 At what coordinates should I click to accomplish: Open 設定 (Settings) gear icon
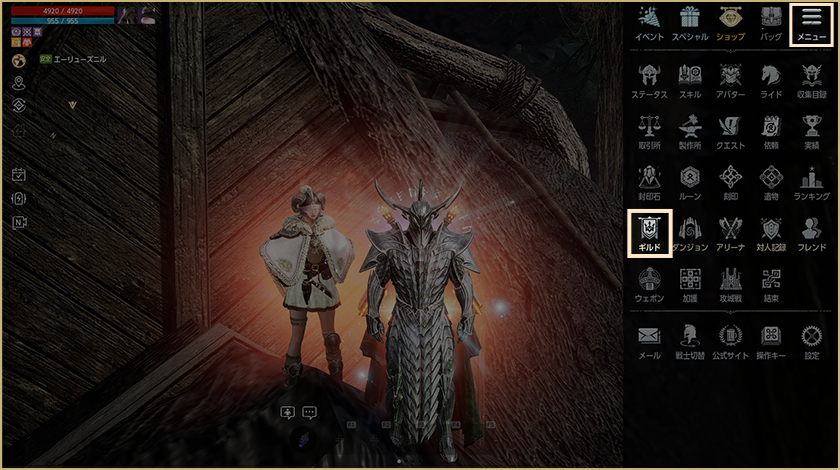811,340
